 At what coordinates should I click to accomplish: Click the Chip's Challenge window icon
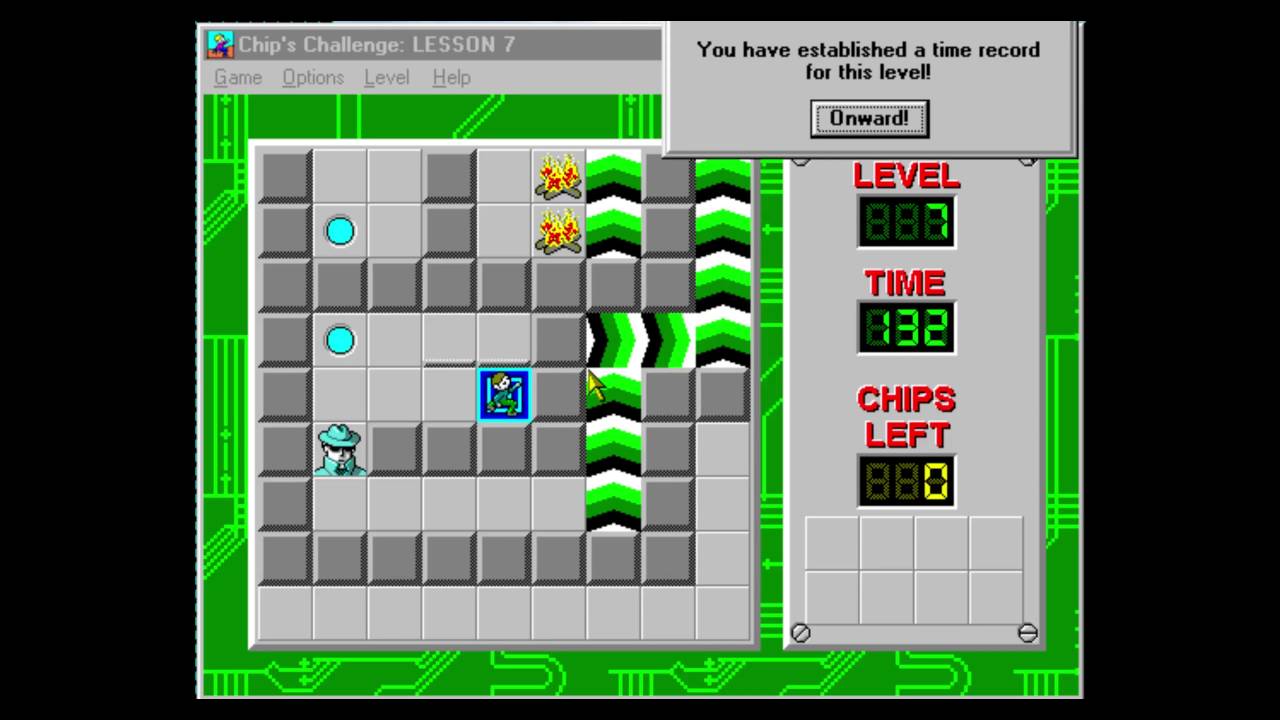(x=220, y=44)
